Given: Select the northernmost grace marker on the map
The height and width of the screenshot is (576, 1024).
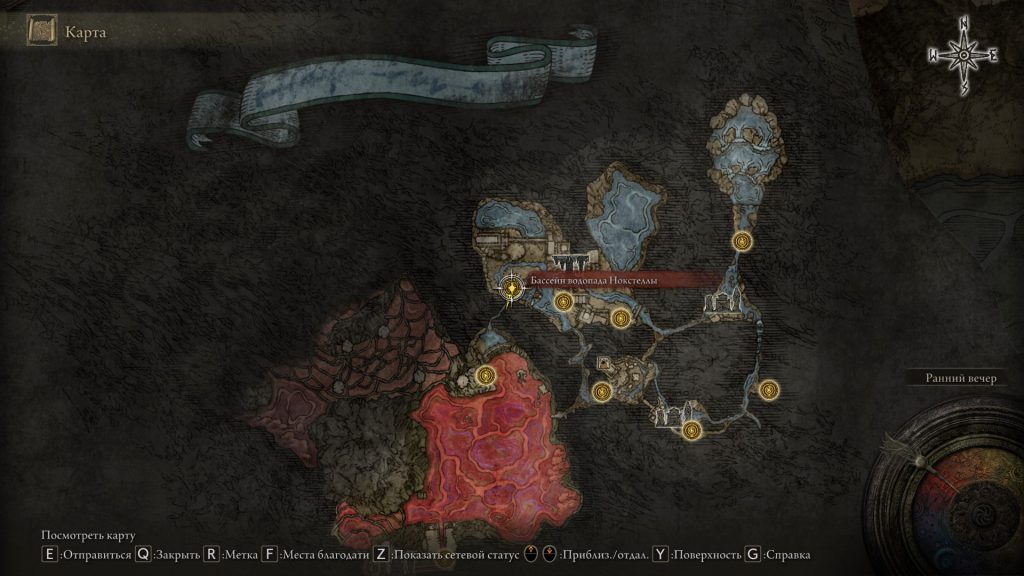Looking at the screenshot, I should pyautogui.click(x=742, y=240).
